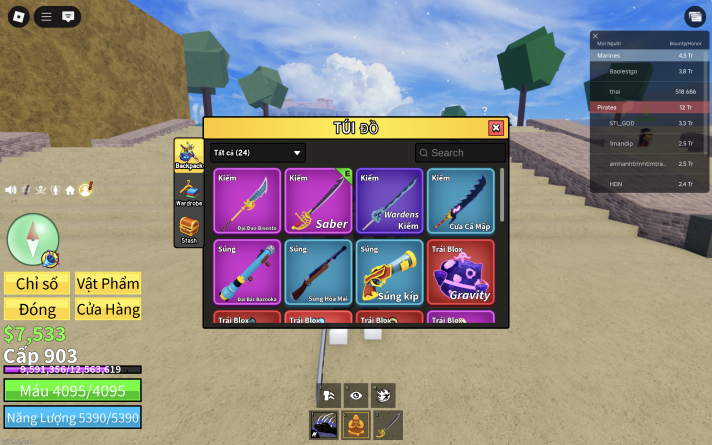
Task: Click the inventory Search field
Action: [x=462, y=153]
